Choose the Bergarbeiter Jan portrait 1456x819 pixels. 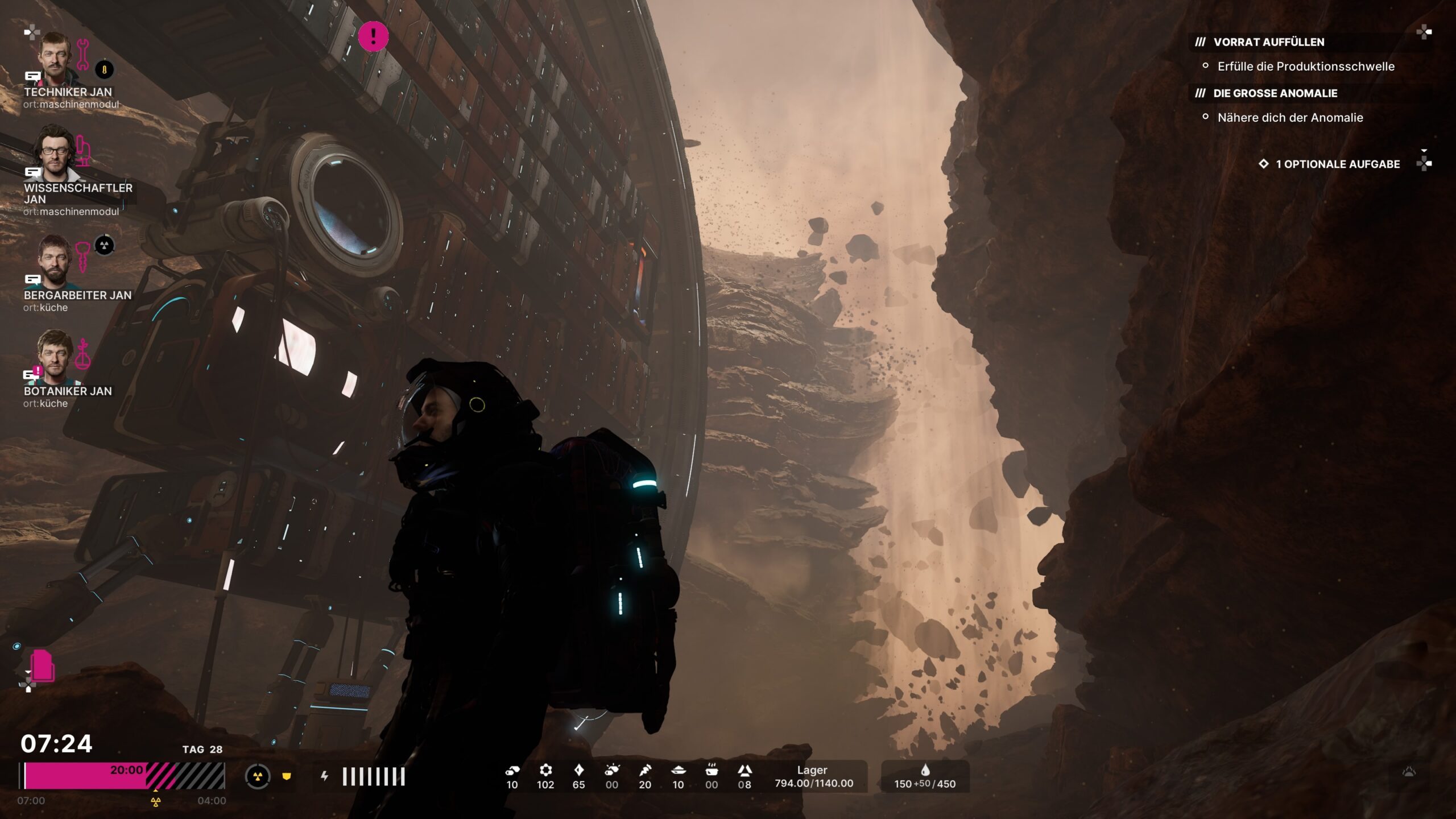coord(55,260)
